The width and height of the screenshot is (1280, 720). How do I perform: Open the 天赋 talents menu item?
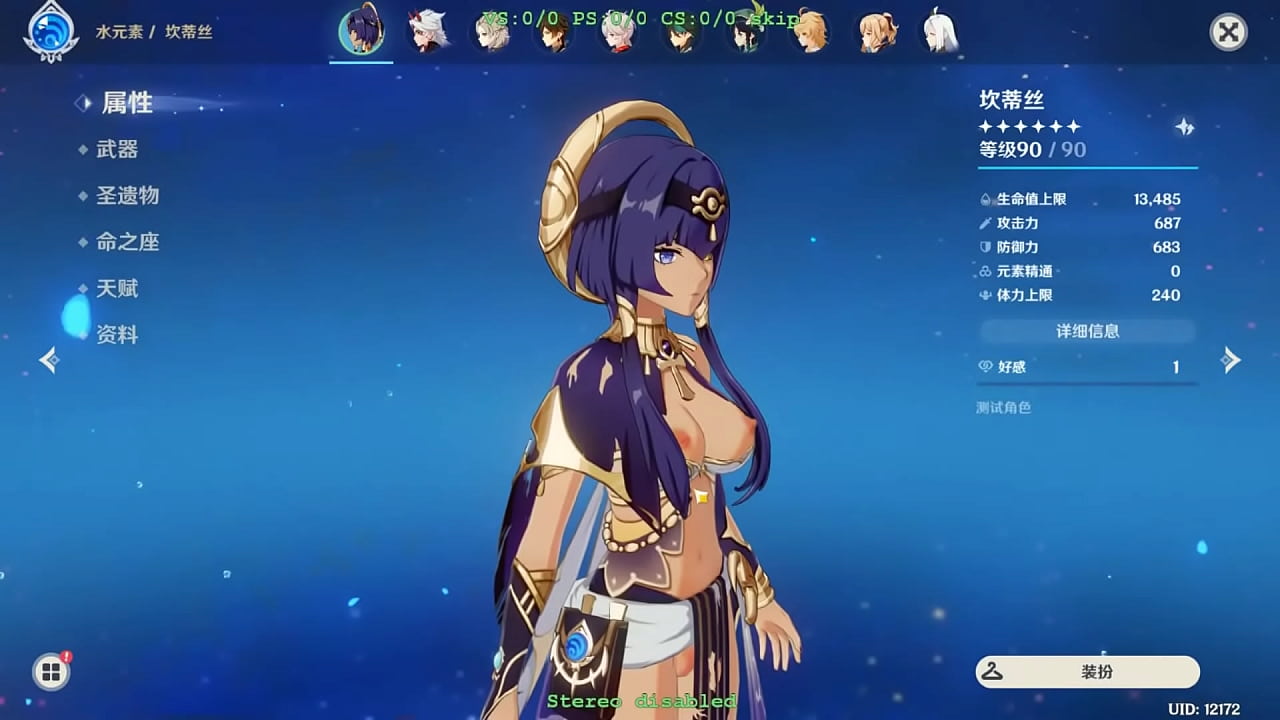point(120,288)
